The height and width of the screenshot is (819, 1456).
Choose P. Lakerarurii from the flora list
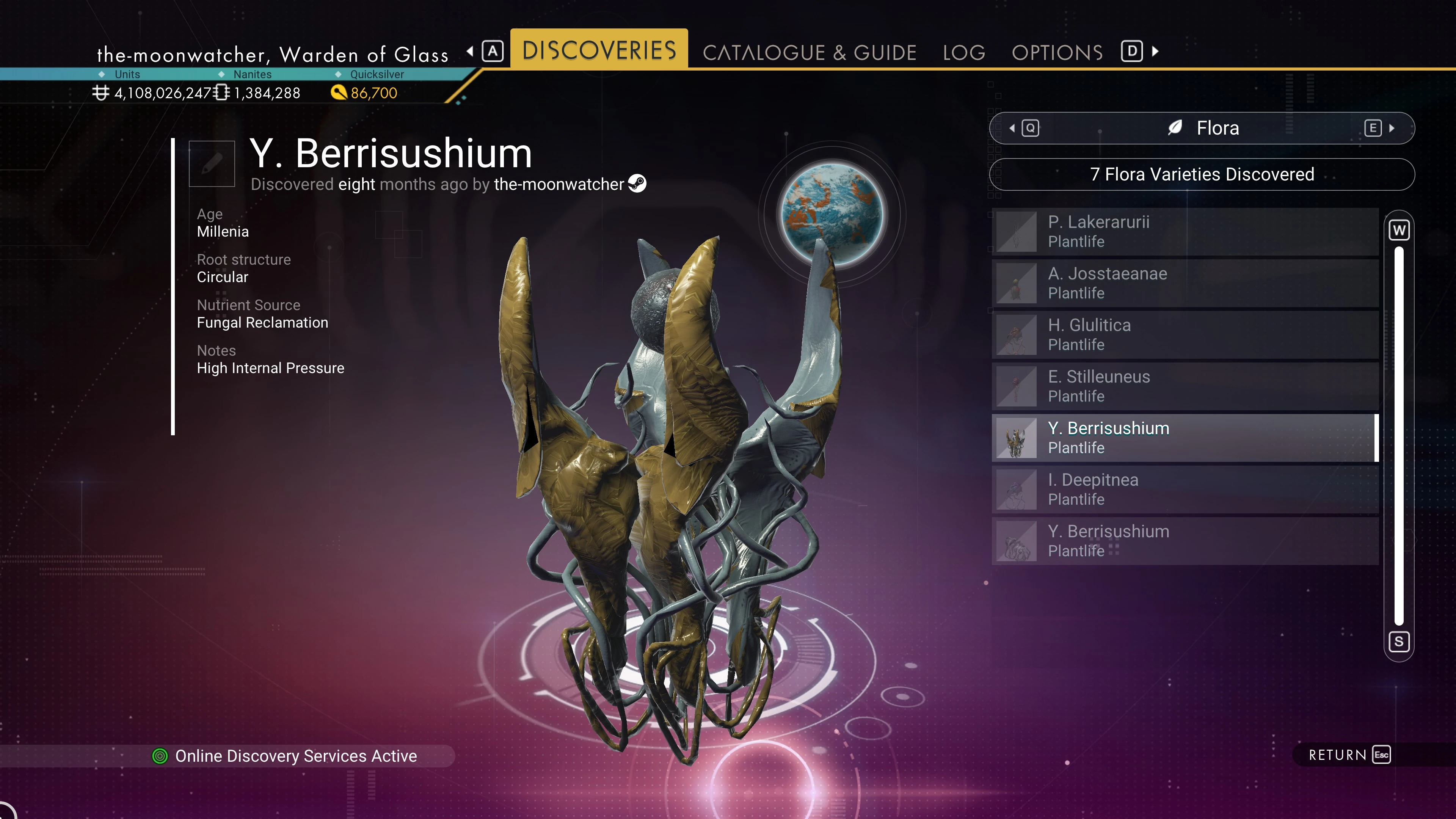(1185, 232)
